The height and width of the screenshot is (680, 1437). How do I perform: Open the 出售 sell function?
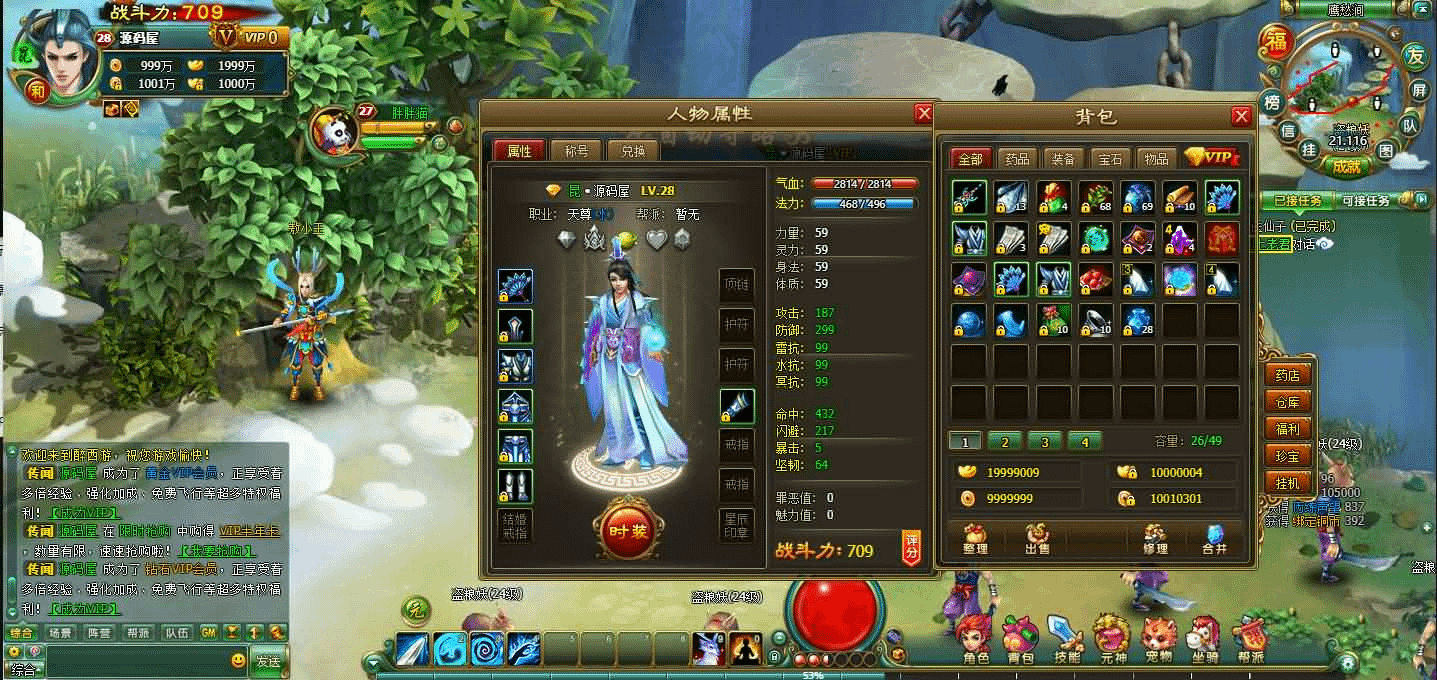coord(1037,539)
